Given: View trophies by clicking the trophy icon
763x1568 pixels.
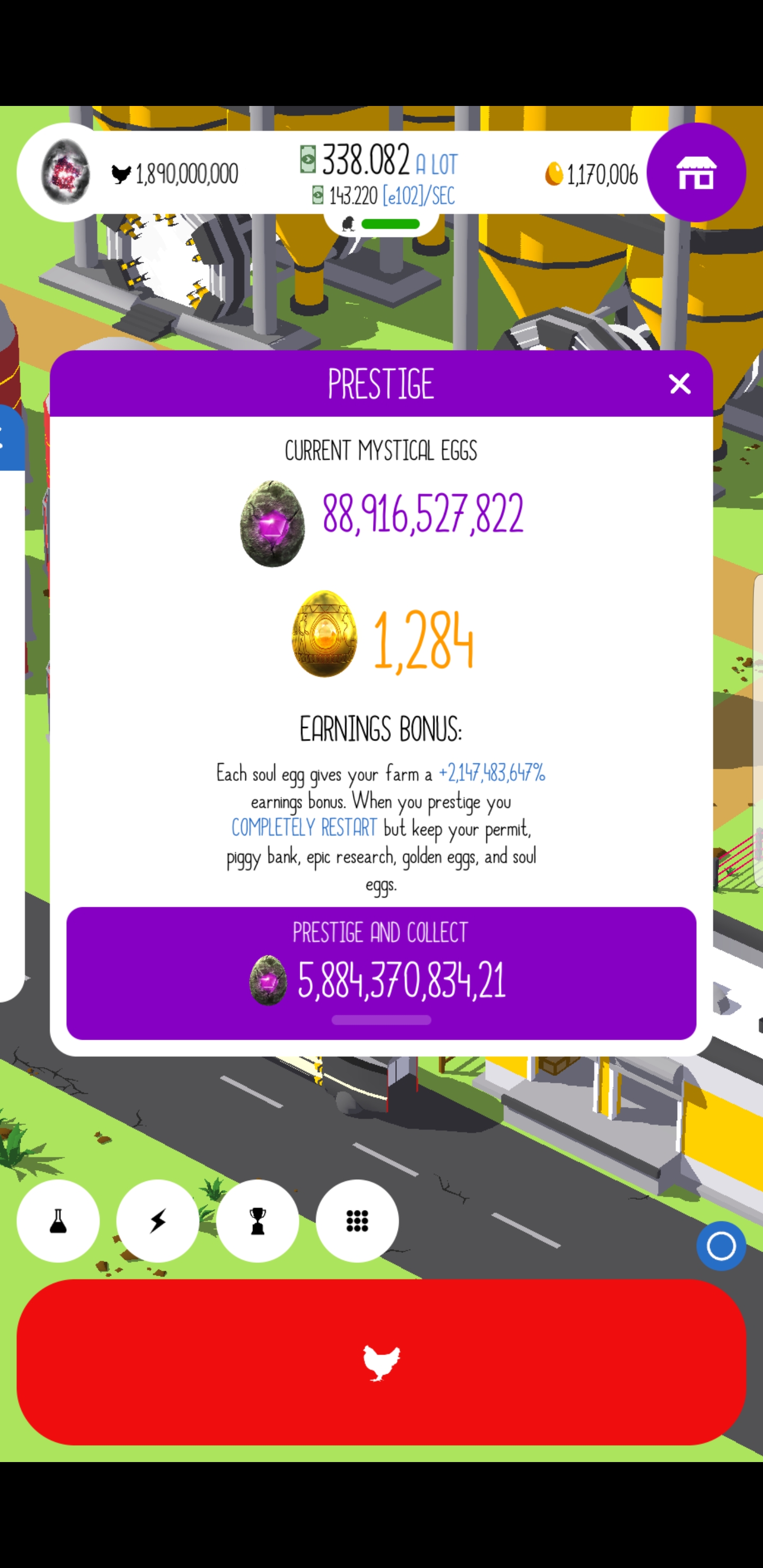Looking at the screenshot, I should (x=257, y=1221).
